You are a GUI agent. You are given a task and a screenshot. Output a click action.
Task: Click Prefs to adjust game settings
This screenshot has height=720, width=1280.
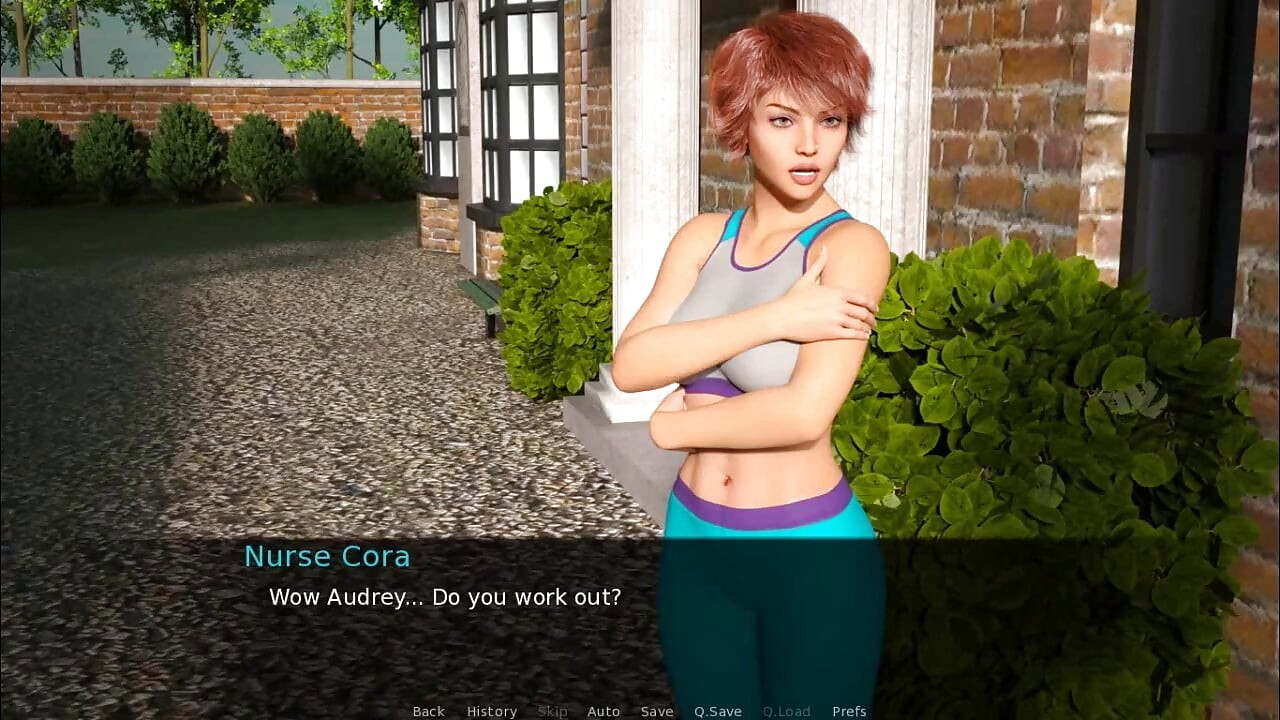point(849,711)
